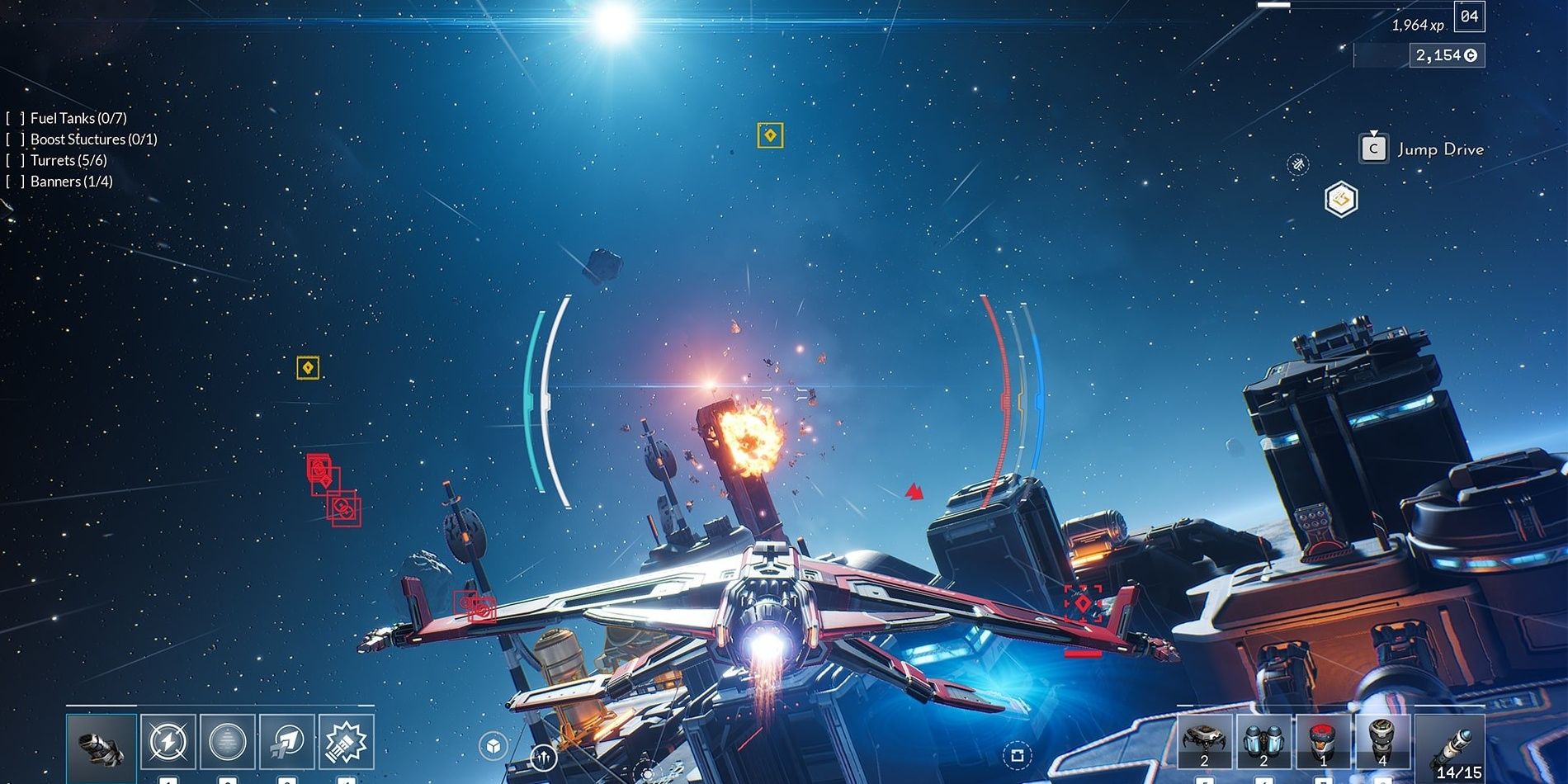This screenshot has width=1568, height=784.
Task: Select the Turrets objective in tracker
Action: 68,160
